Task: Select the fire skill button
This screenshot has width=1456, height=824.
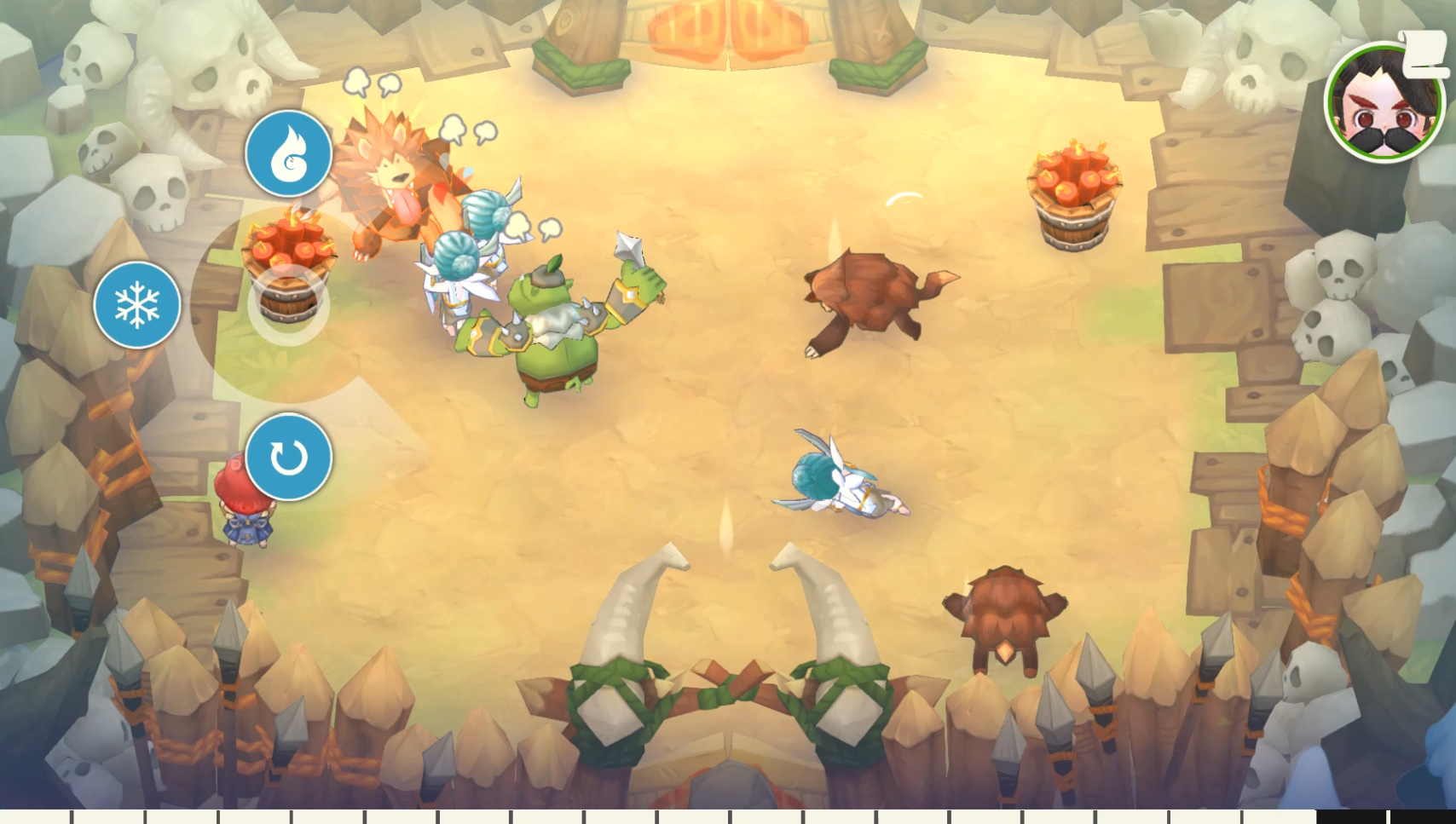Action: tap(289, 152)
